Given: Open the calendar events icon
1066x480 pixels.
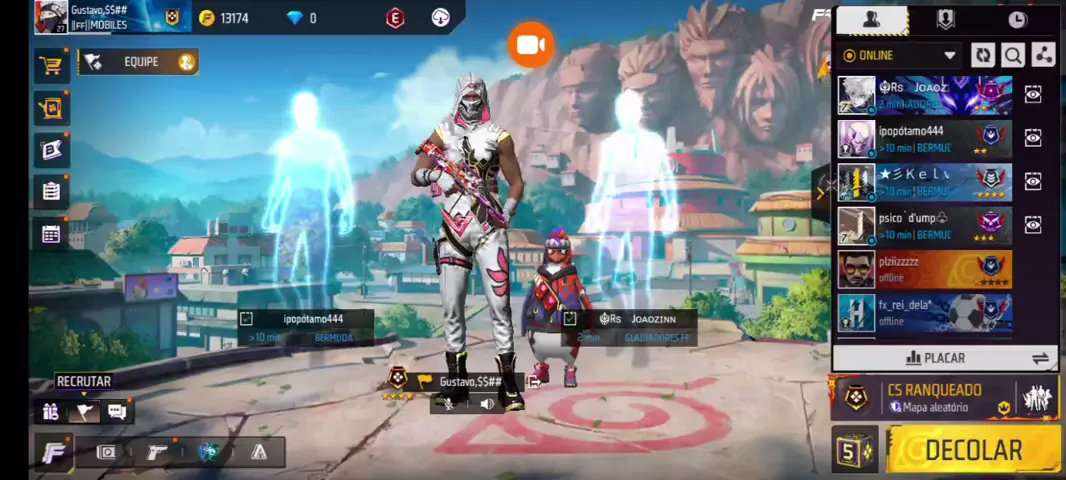Looking at the screenshot, I should click(x=51, y=235).
